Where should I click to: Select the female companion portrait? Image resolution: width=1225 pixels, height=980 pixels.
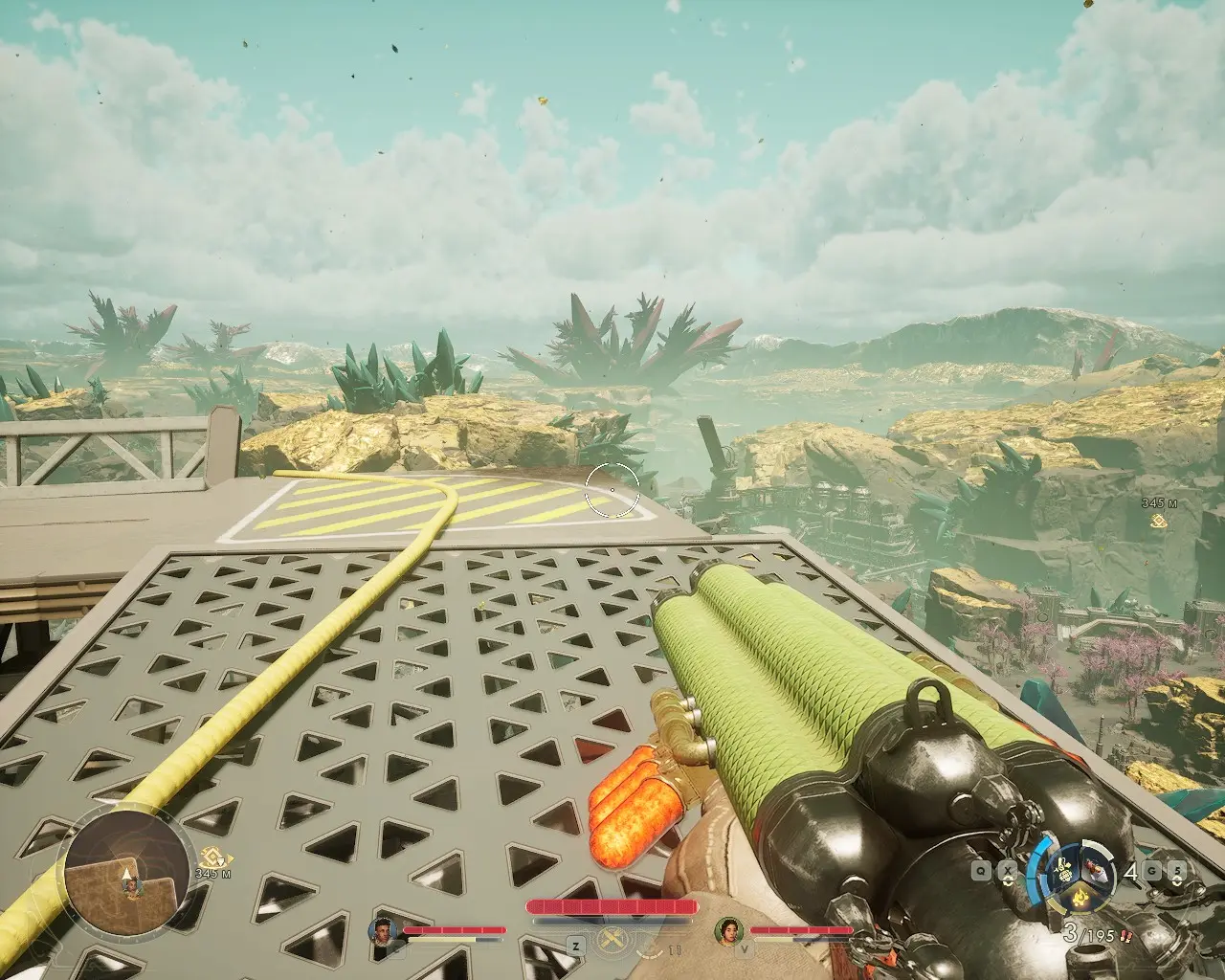point(729,930)
